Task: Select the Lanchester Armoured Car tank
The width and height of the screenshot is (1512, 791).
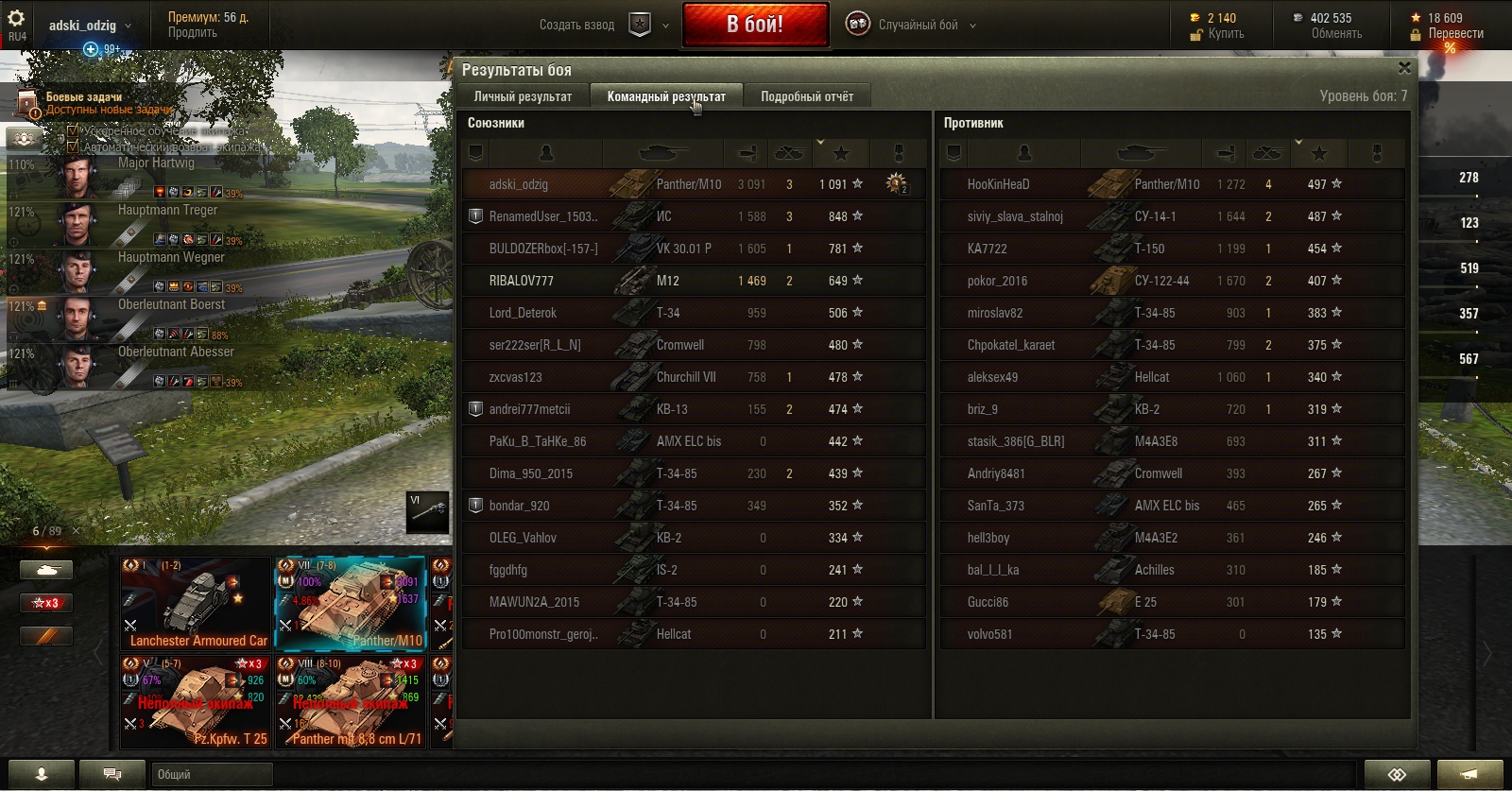Action: coord(196,604)
